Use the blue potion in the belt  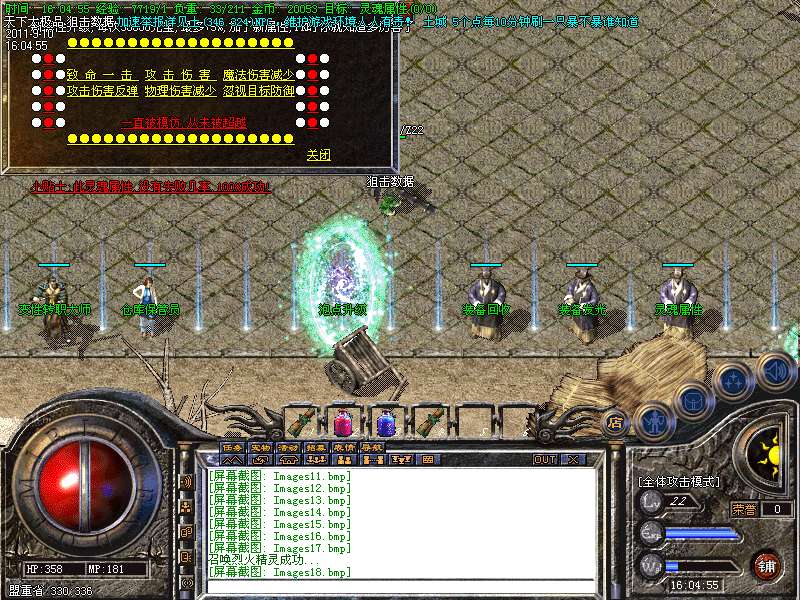(x=386, y=422)
